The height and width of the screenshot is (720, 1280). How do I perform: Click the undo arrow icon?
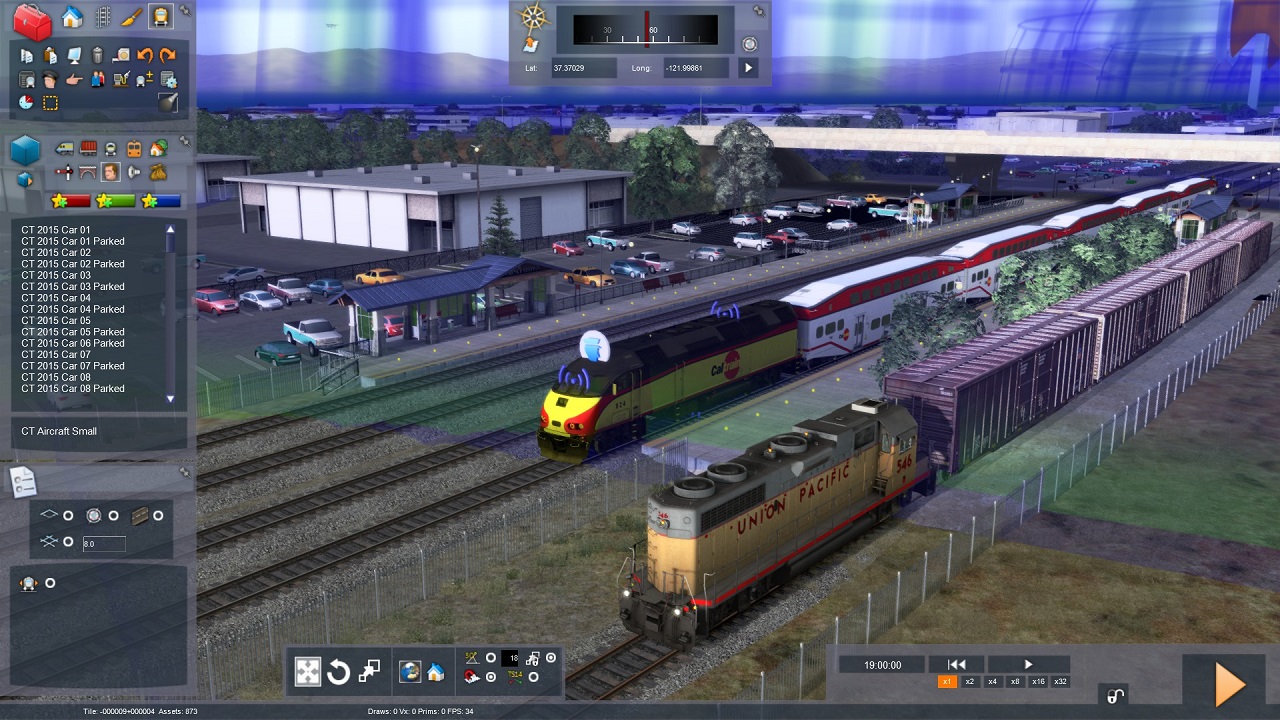[x=145, y=56]
